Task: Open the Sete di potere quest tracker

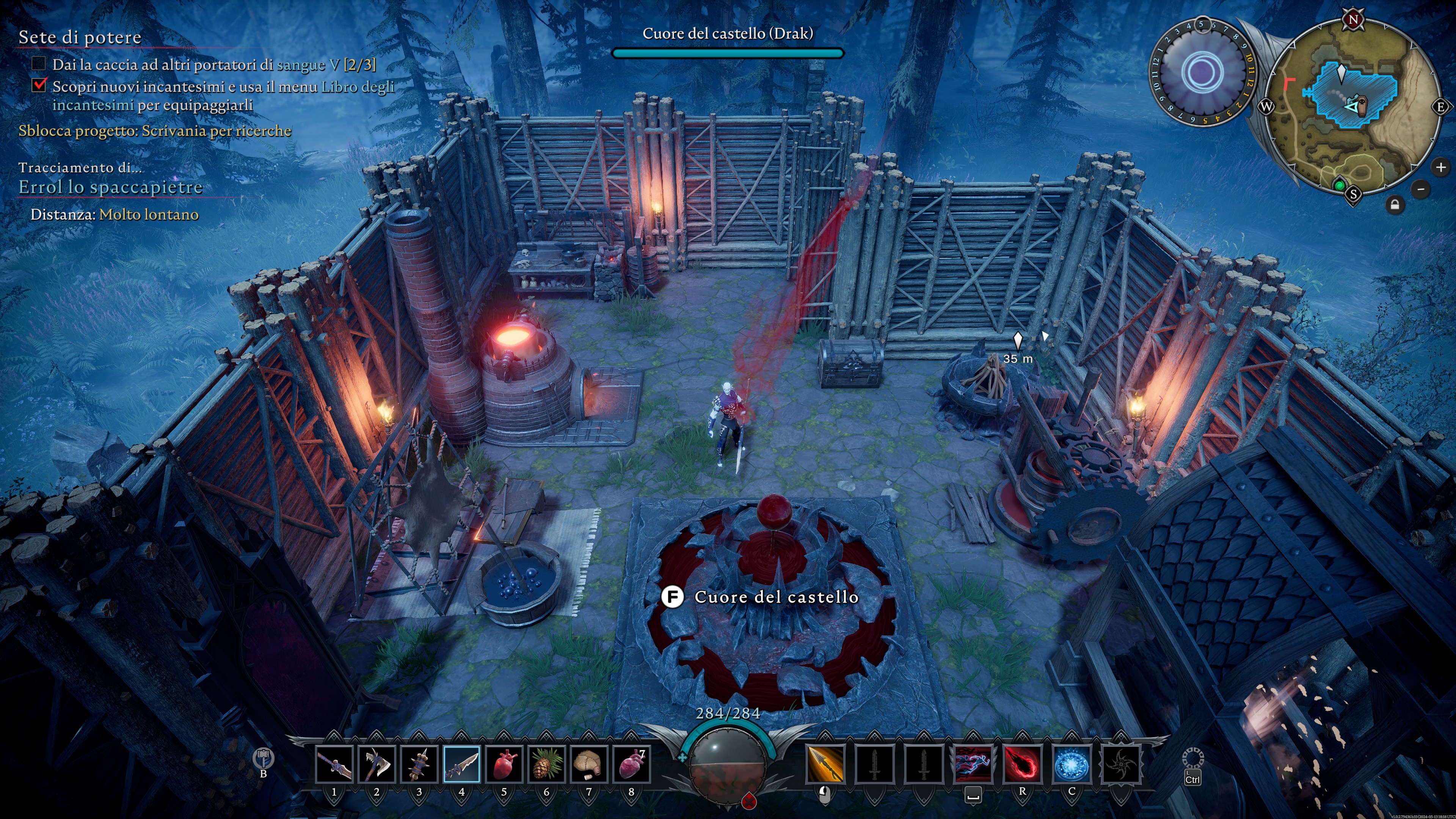Action: [x=80, y=37]
